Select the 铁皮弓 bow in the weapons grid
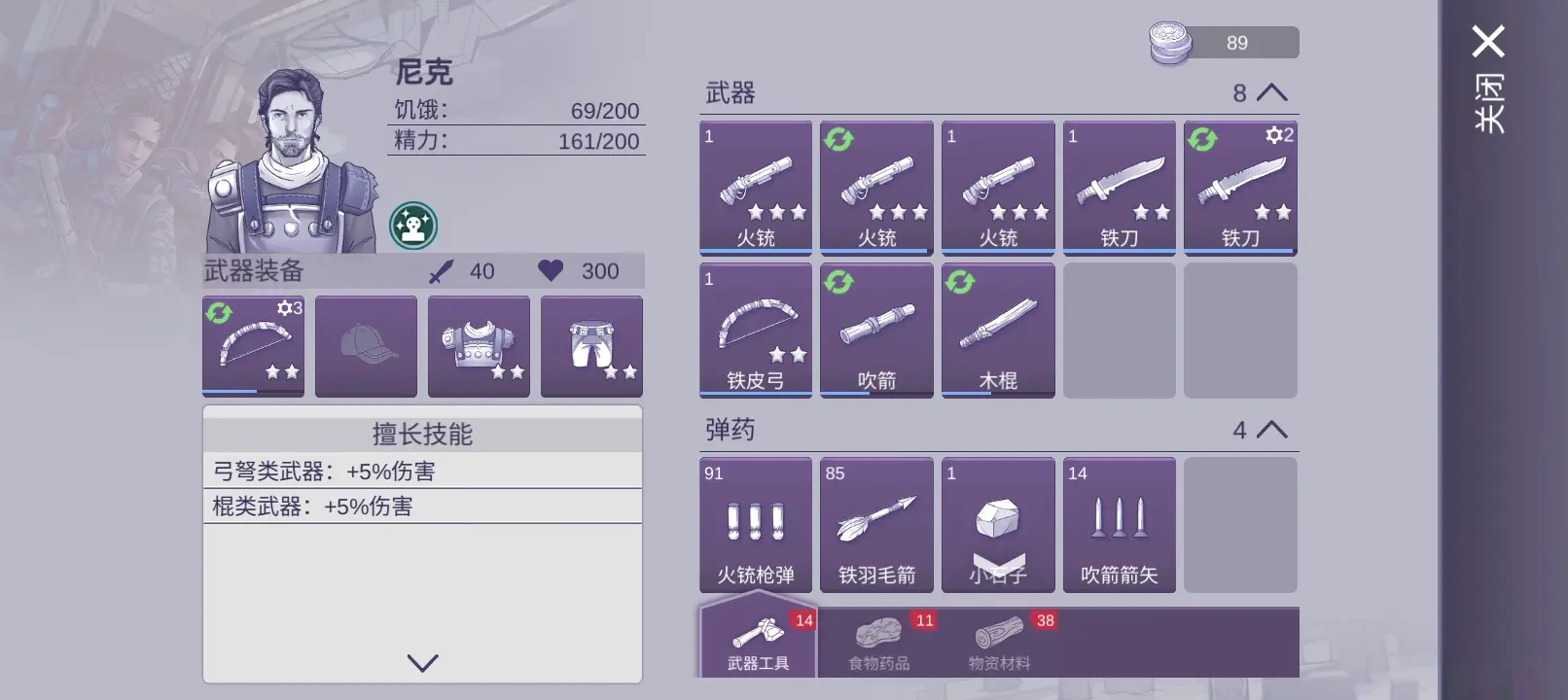Screen dimensions: 1568x700 755,331
